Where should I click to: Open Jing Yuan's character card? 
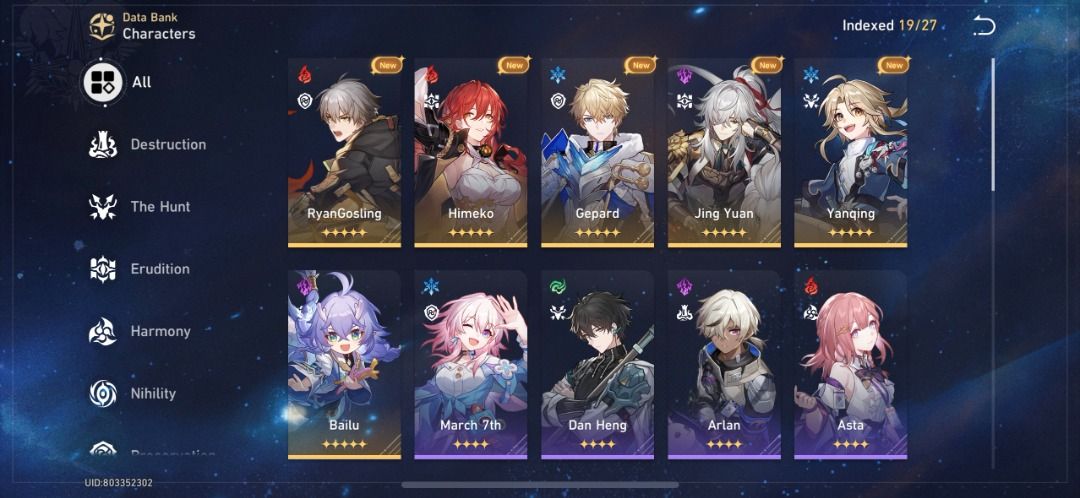pos(724,152)
